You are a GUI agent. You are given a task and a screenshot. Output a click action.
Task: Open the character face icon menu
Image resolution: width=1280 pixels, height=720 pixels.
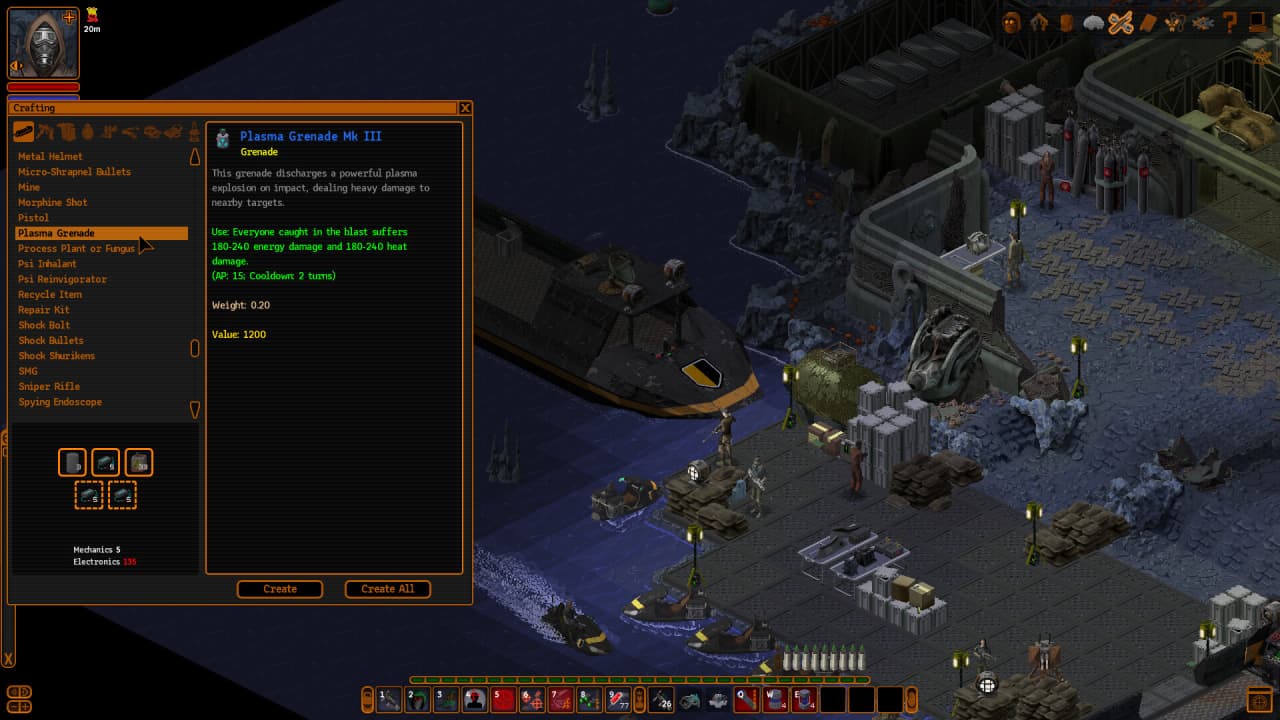coord(1012,22)
